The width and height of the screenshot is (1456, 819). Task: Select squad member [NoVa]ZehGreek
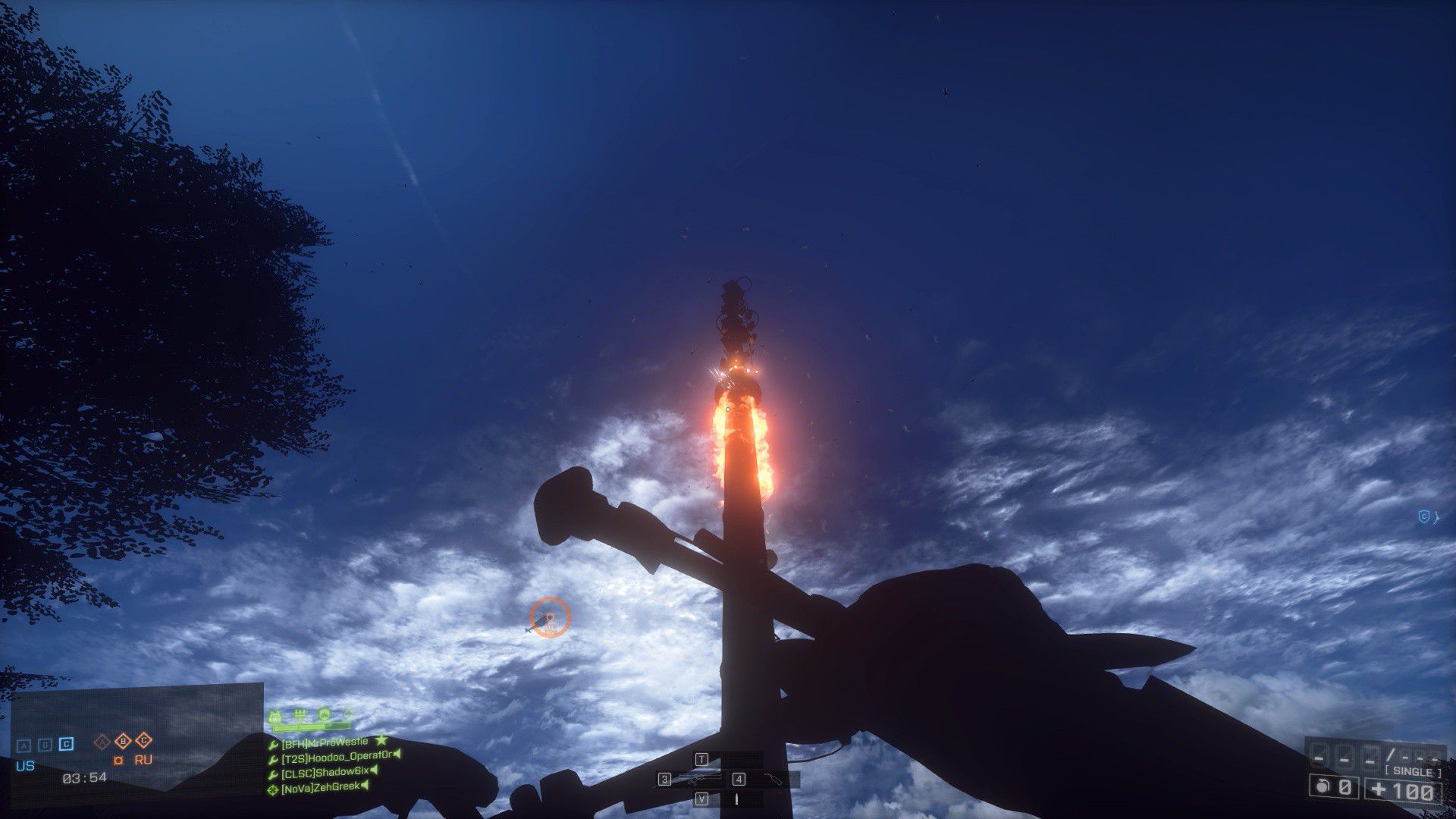(320, 787)
